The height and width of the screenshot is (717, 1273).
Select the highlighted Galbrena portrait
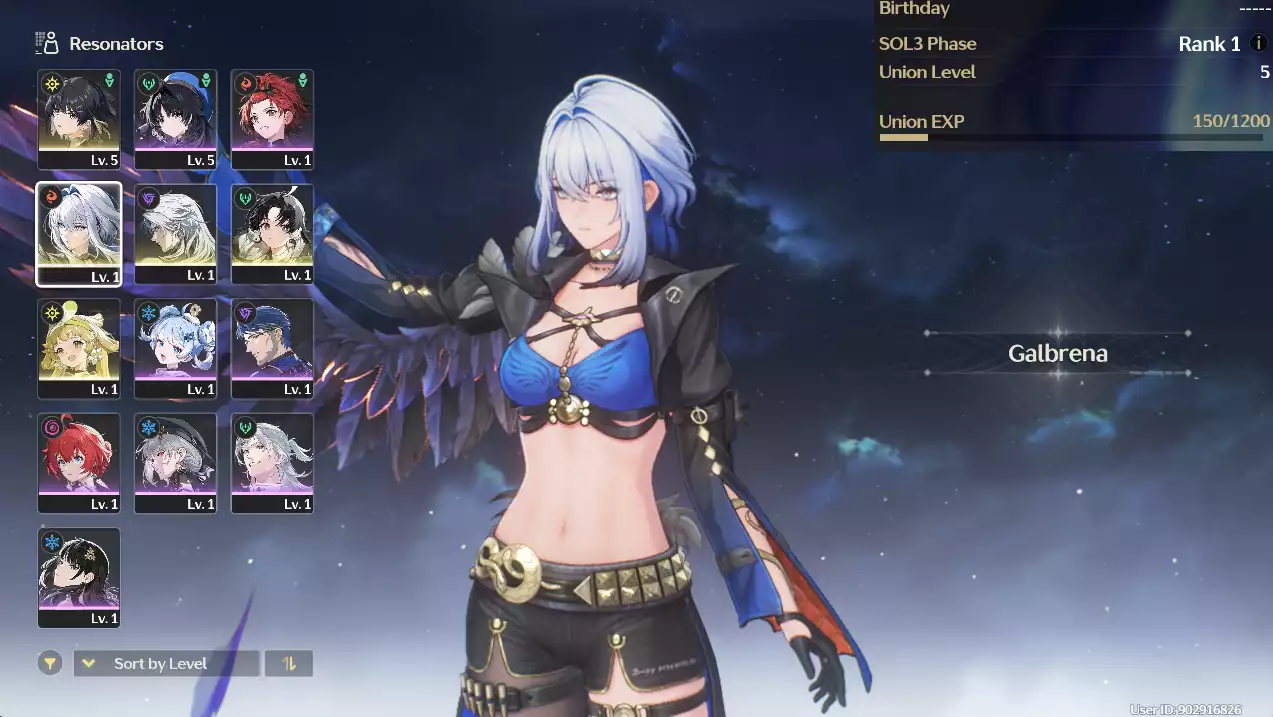coord(79,234)
